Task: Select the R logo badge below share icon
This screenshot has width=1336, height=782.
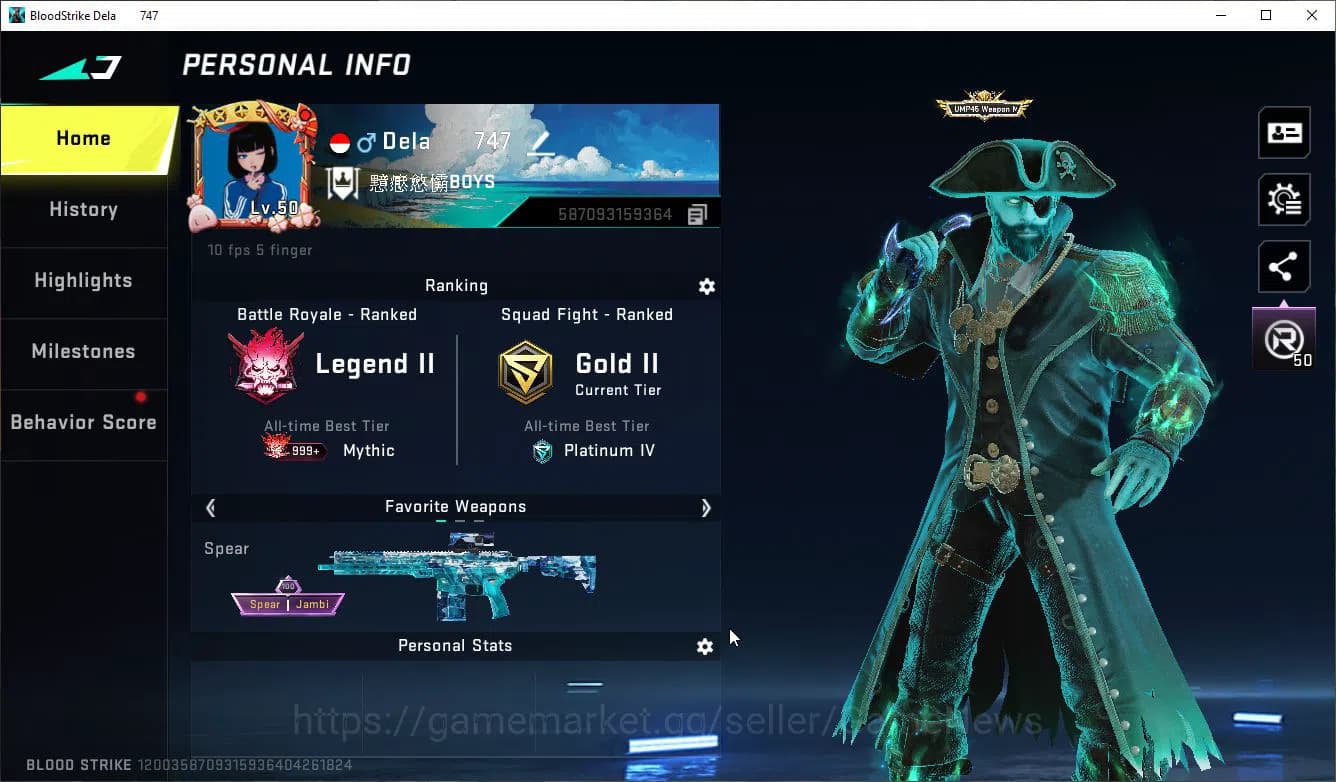Action: point(1284,336)
